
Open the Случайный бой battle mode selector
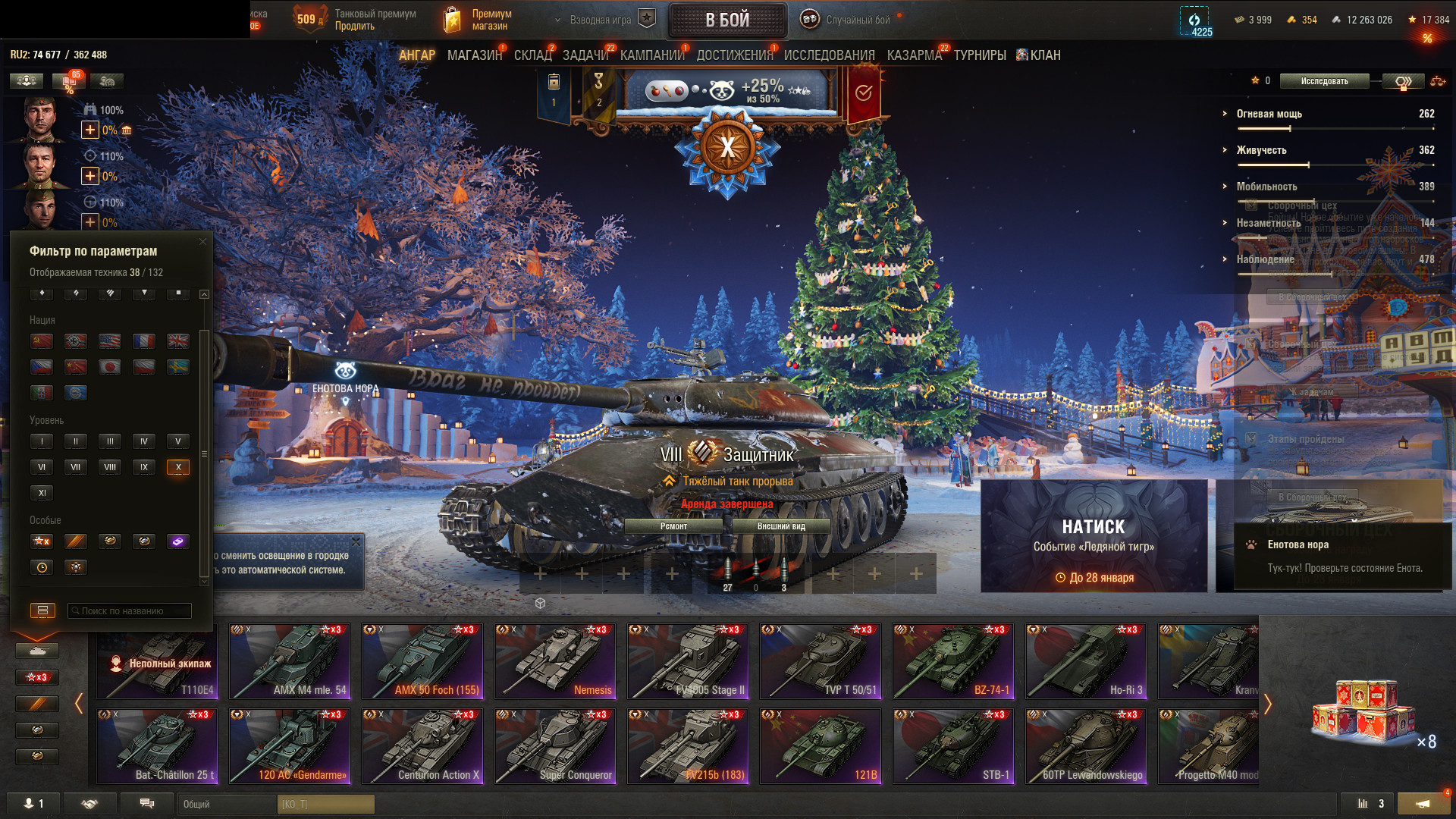click(x=848, y=20)
